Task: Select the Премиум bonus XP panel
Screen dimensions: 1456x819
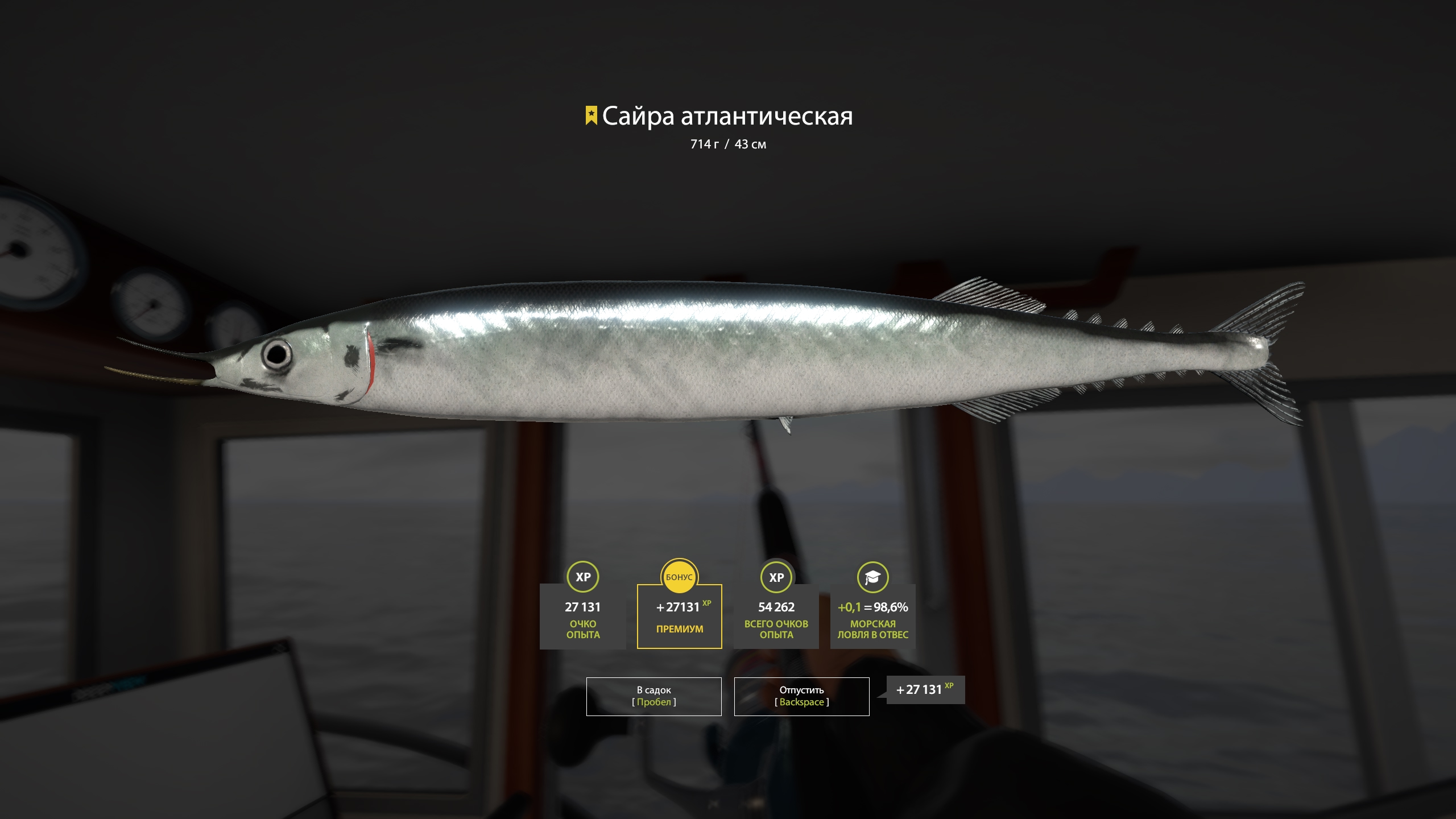Action: (x=679, y=616)
